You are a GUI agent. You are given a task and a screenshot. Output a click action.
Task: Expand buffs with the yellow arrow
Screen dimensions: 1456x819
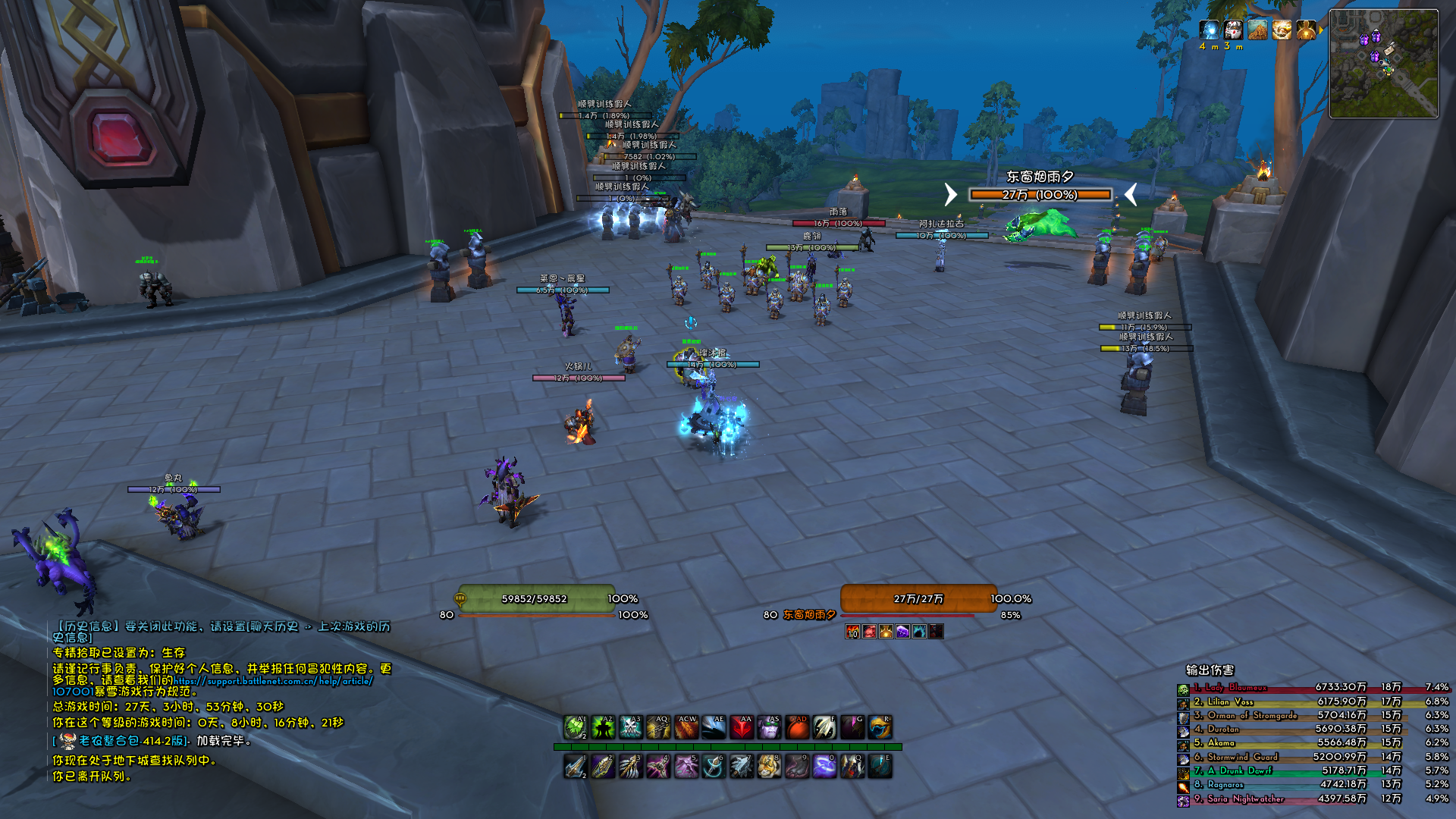click(1321, 30)
